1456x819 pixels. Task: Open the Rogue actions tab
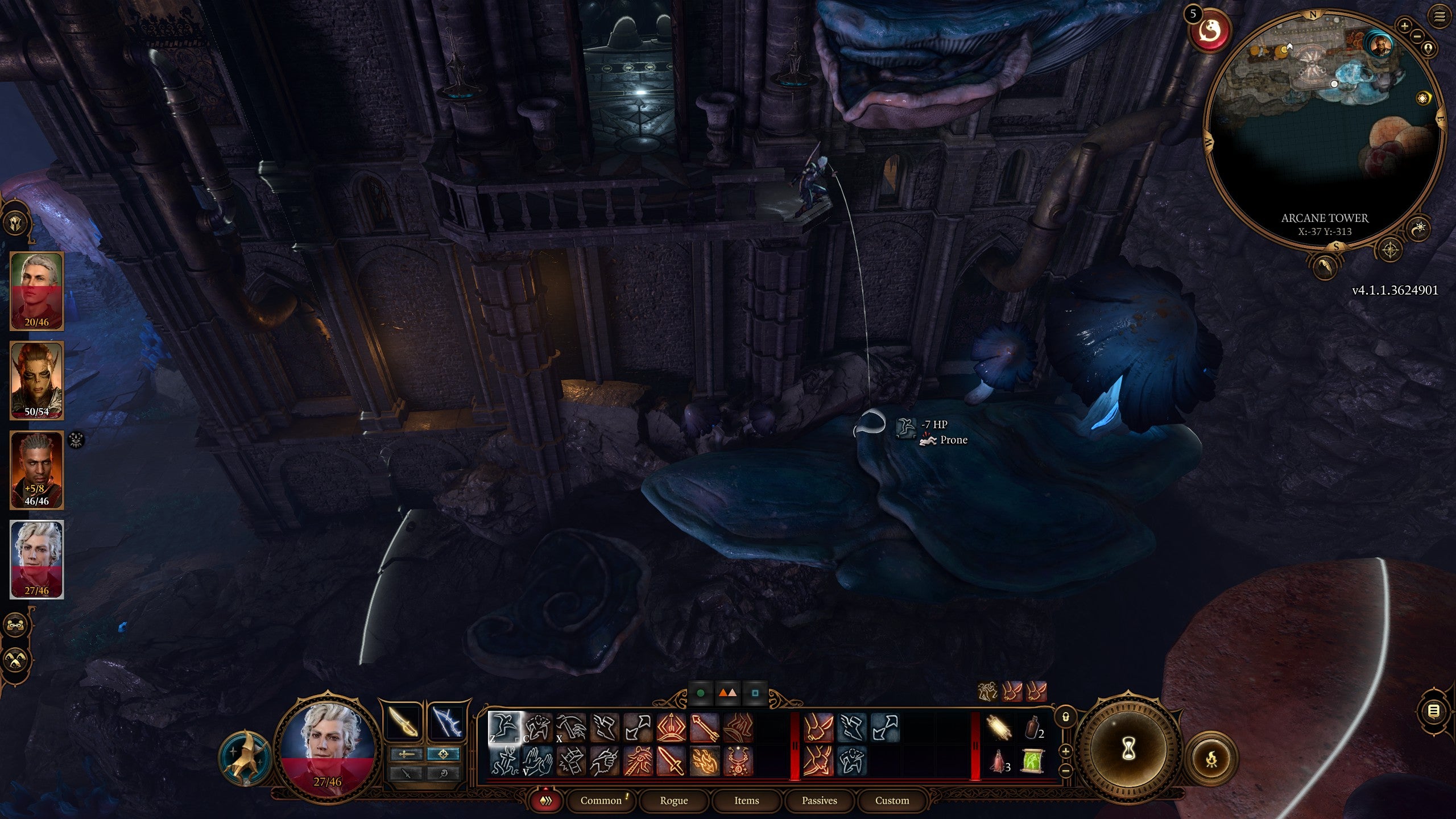click(x=673, y=800)
